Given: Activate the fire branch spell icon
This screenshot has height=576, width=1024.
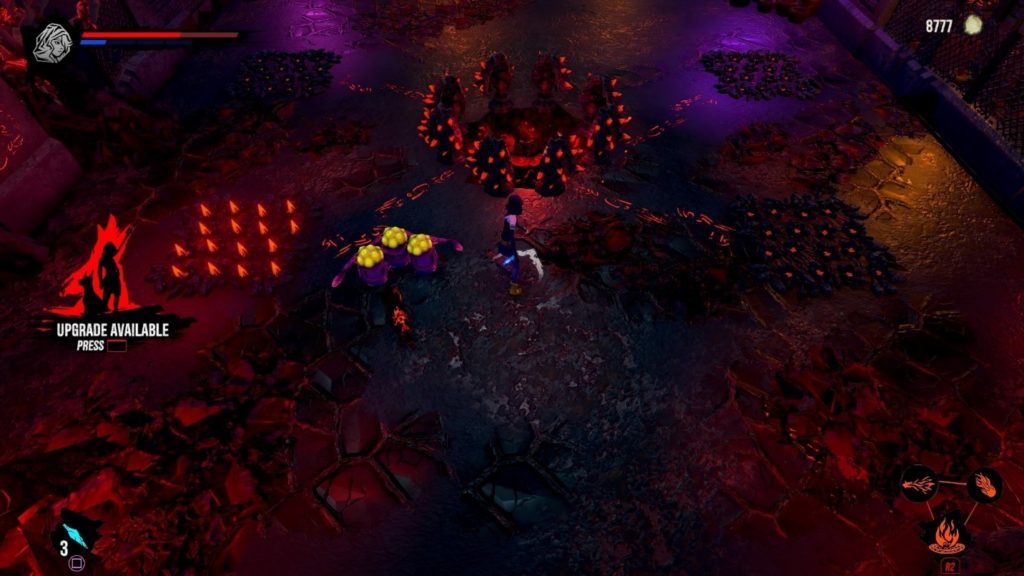Looking at the screenshot, I should (x=919, y=485).
